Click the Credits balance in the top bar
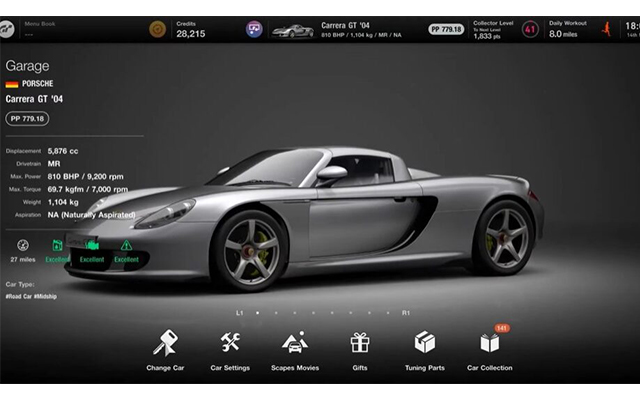 190,30
